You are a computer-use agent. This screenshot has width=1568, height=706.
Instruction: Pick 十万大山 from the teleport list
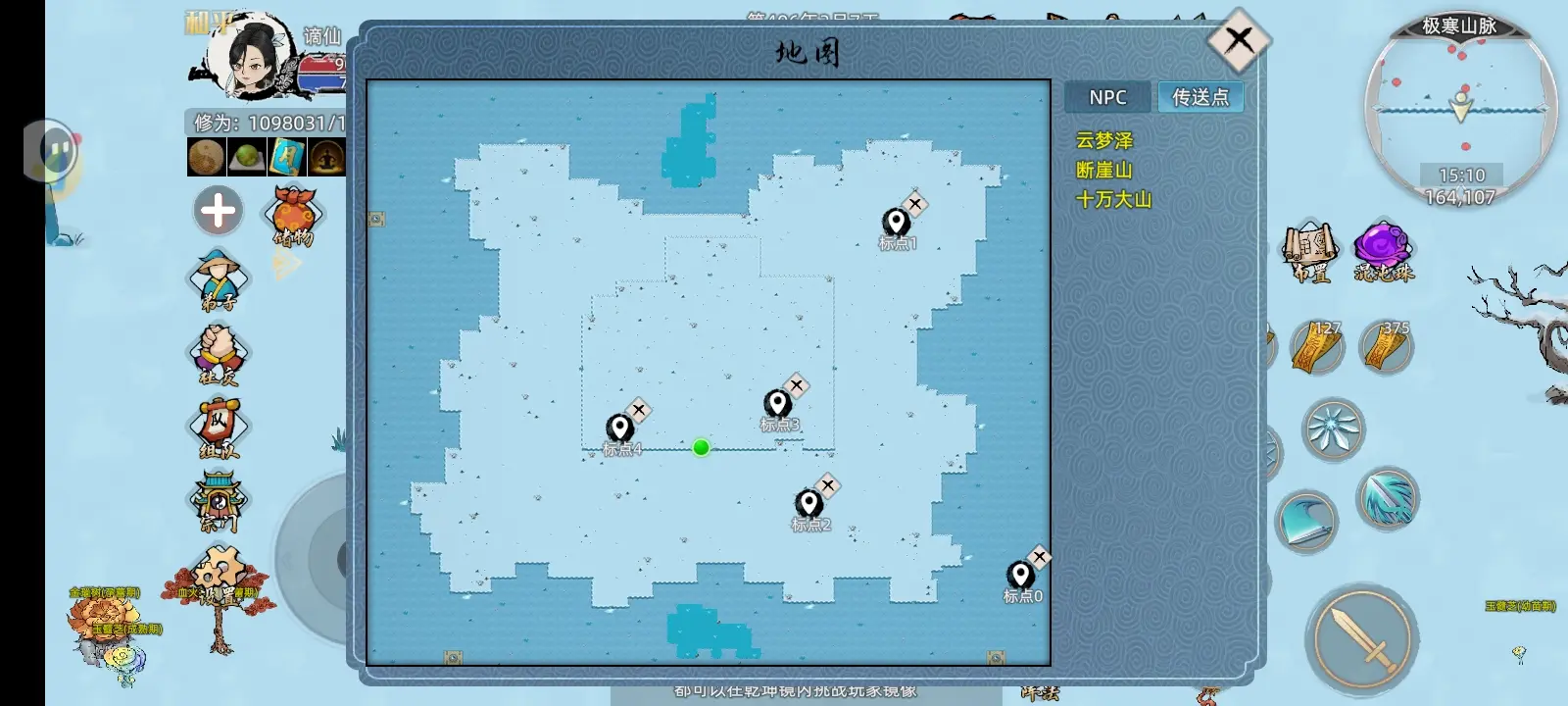tap(1113, 199)
